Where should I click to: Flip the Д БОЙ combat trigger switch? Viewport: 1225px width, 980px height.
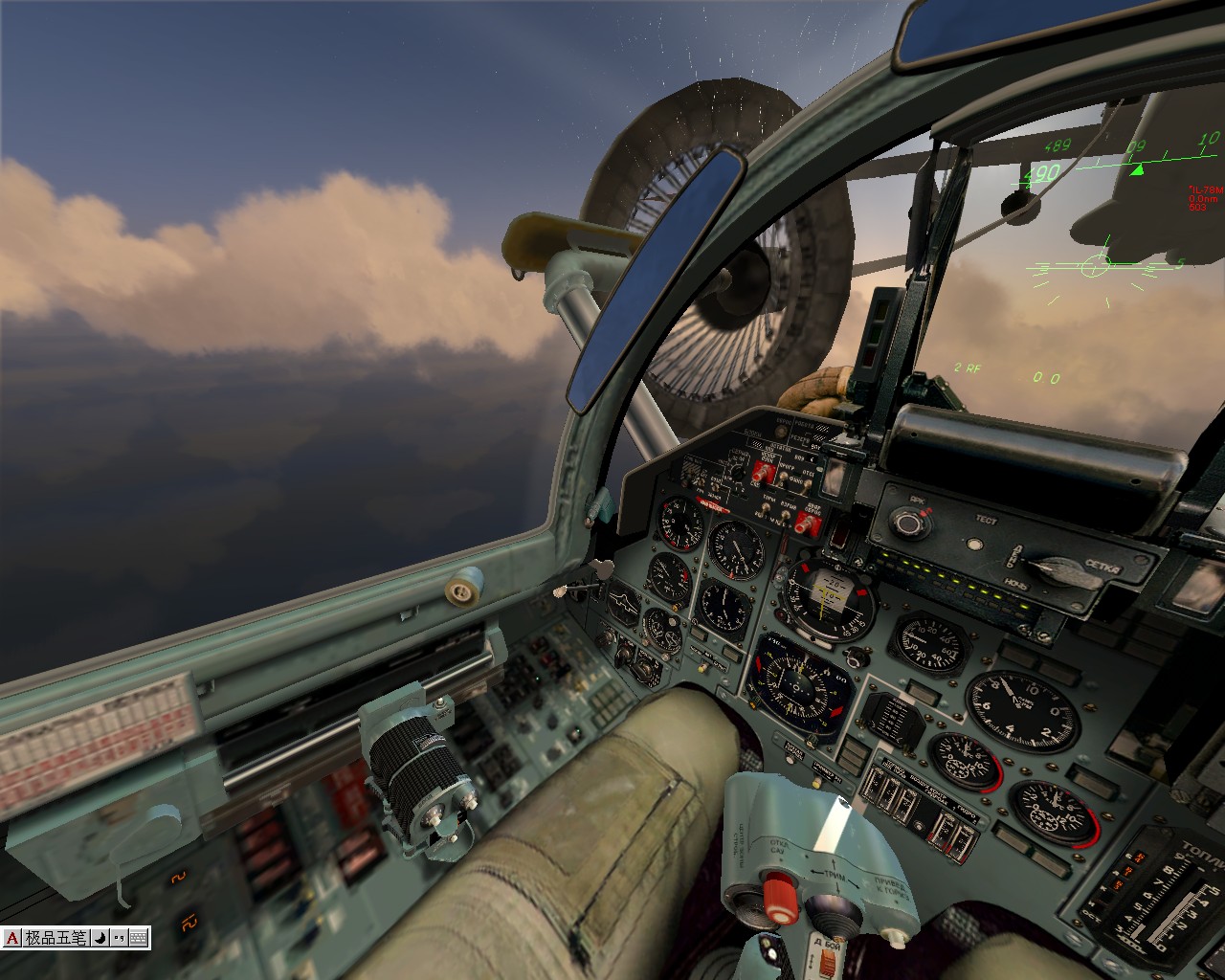click(x=829, y=957)
